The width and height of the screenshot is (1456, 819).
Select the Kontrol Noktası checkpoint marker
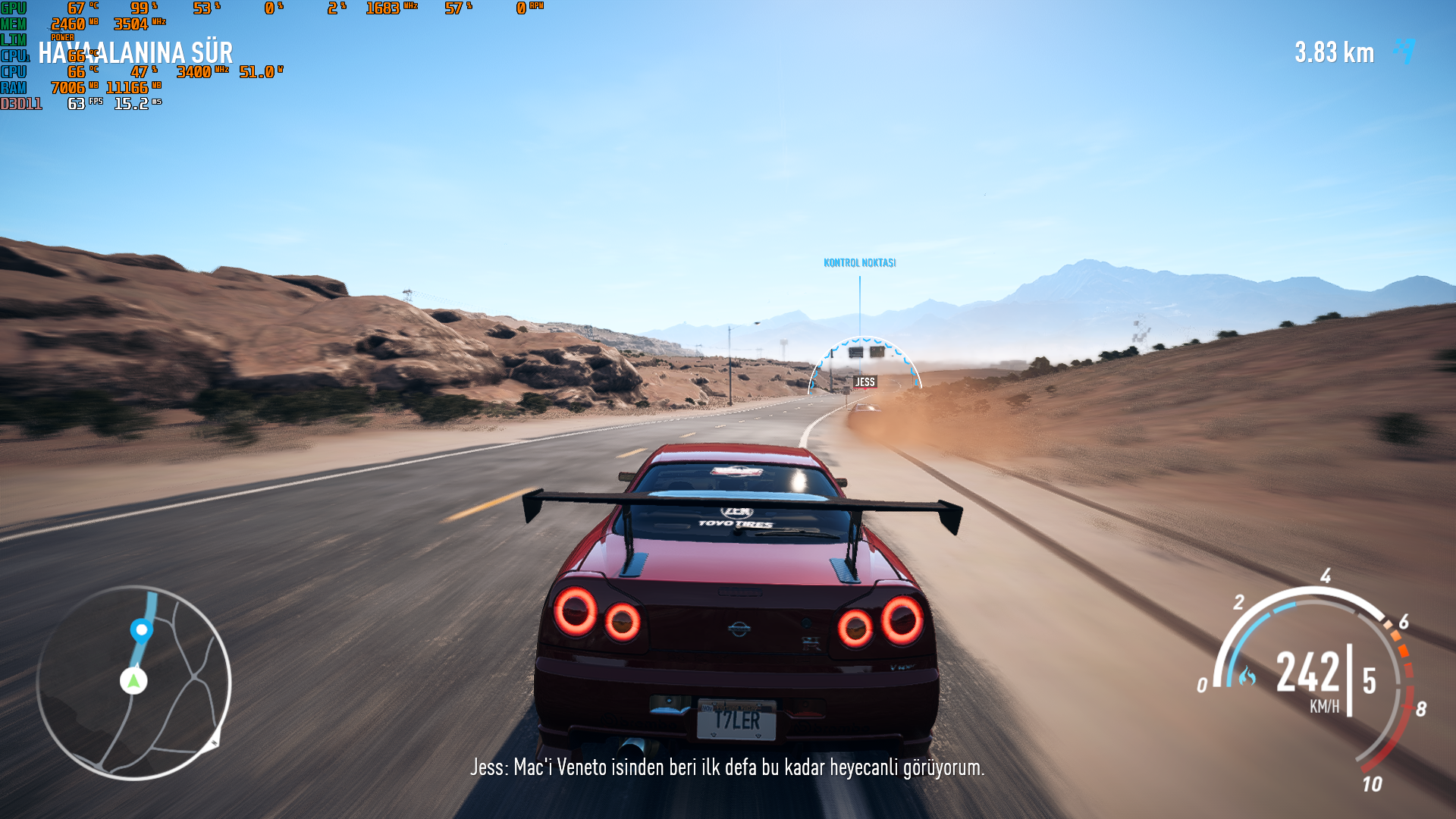click(x=859, y=263)
